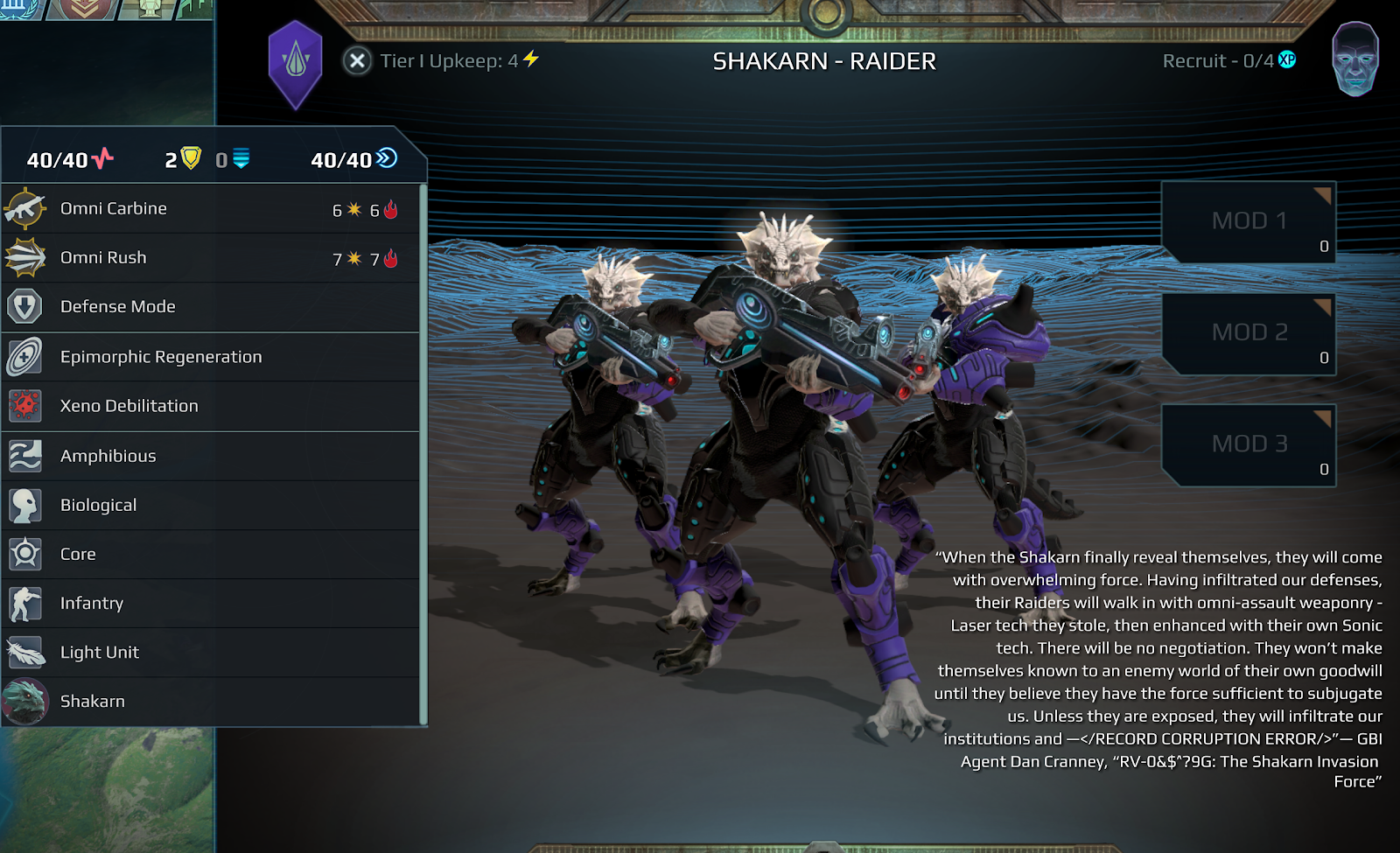Click the Biological trait entry
This screenshot has width=1400, height=853.
[210, 505]
